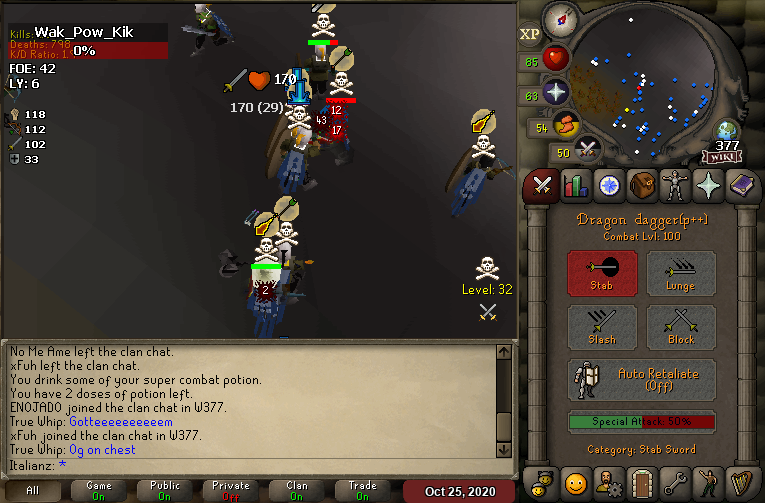Open the world map globe
Image resolution: width=765 pixels, height=503 pixels.
(x=727, y=131)
